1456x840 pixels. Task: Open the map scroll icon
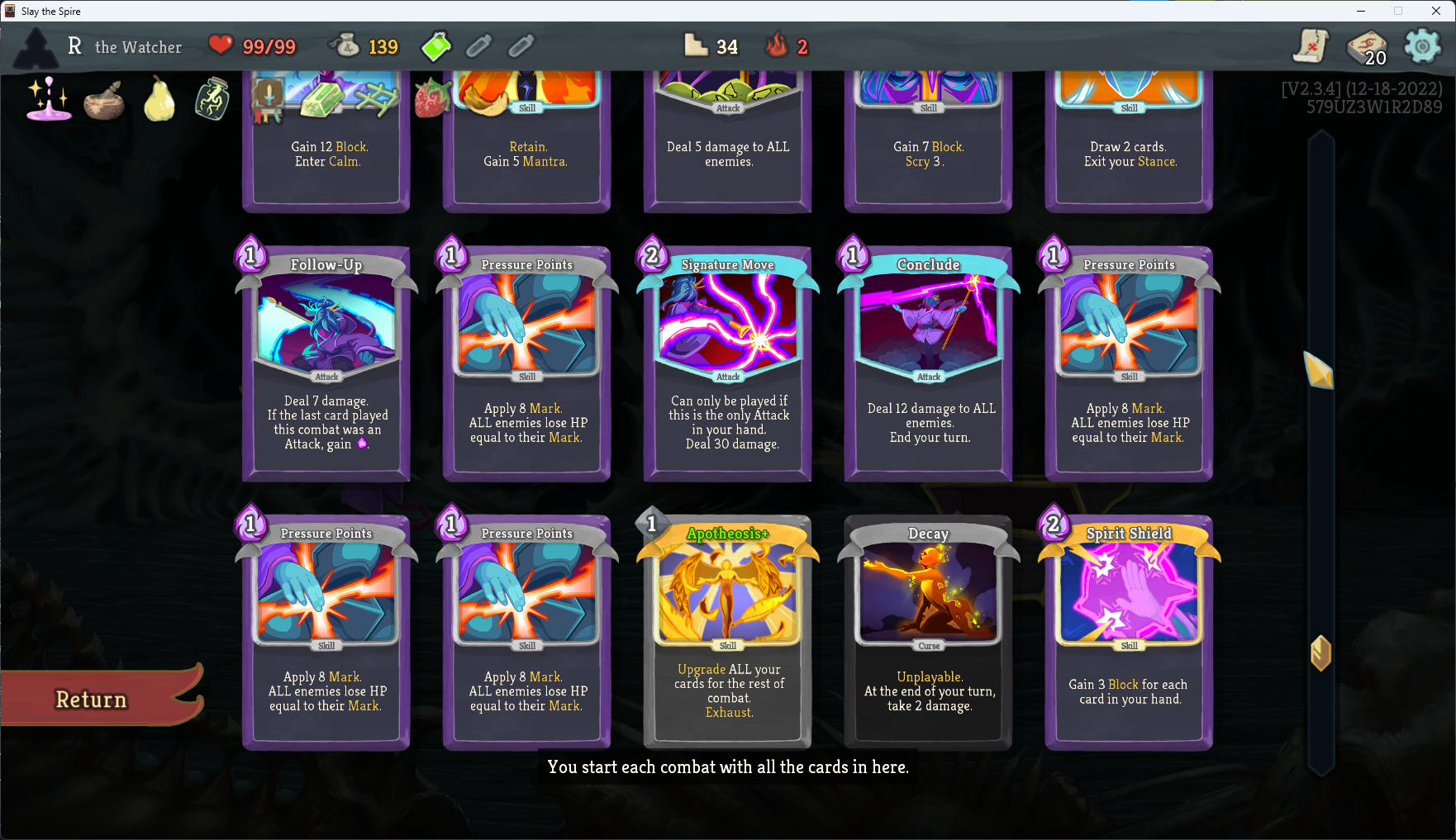[x=1311, y=47]
